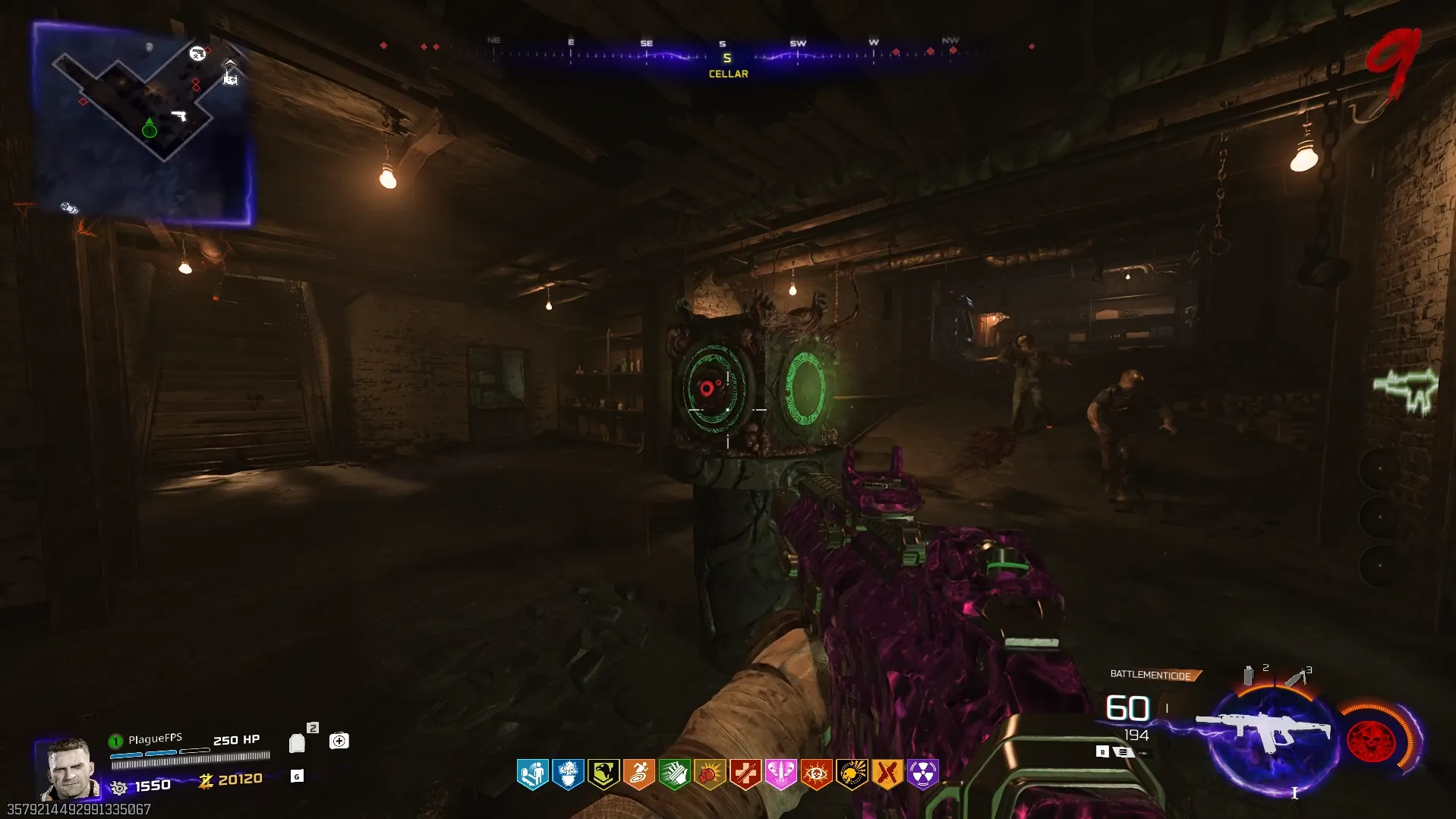The height and width of the screenshot is (819, 1456).
Task: Use the medkit self-revive icon
Action: [339, 741]
